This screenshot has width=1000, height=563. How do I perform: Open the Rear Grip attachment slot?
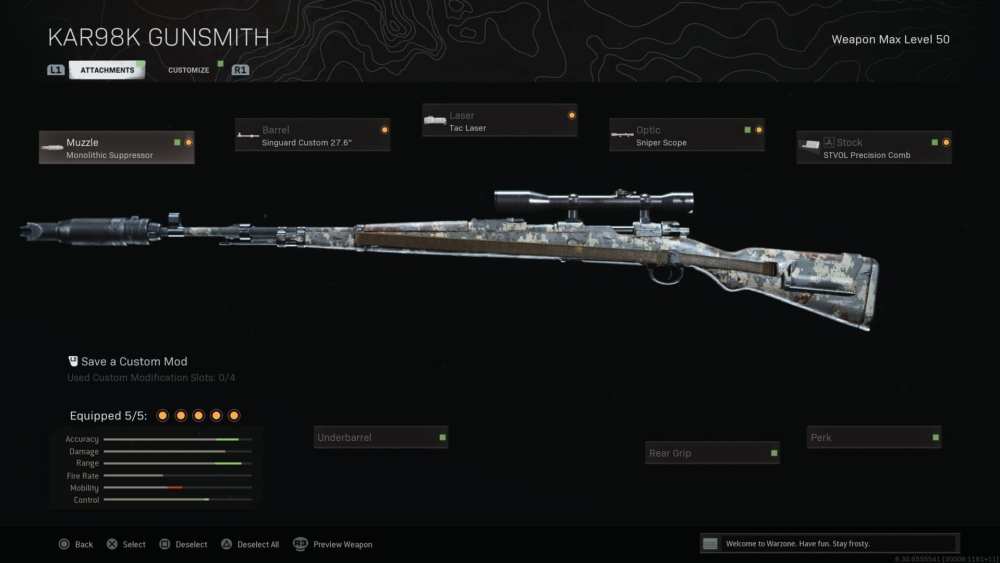coord(712,453)
